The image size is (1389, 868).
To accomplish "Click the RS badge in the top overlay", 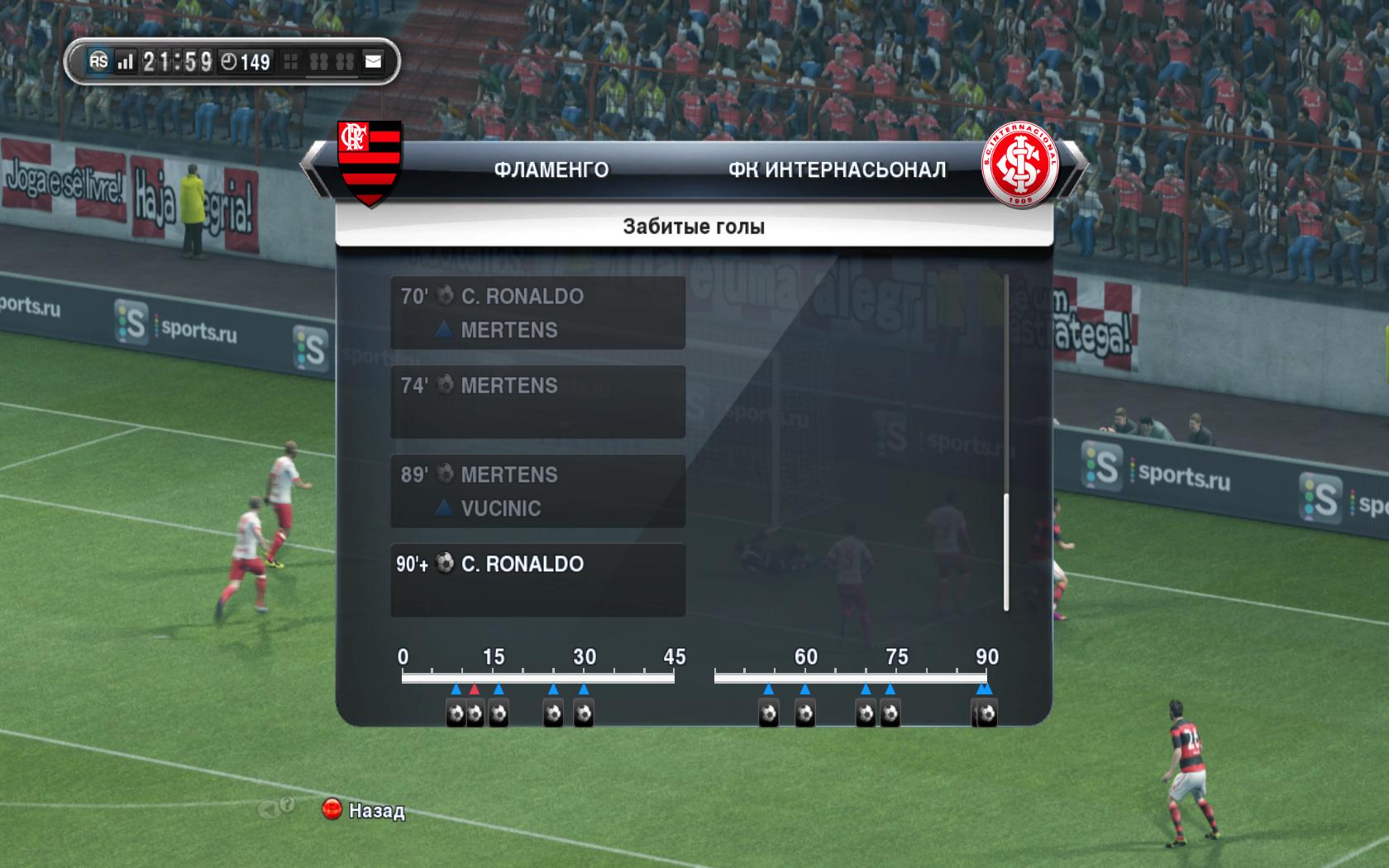I will point(98,61).
